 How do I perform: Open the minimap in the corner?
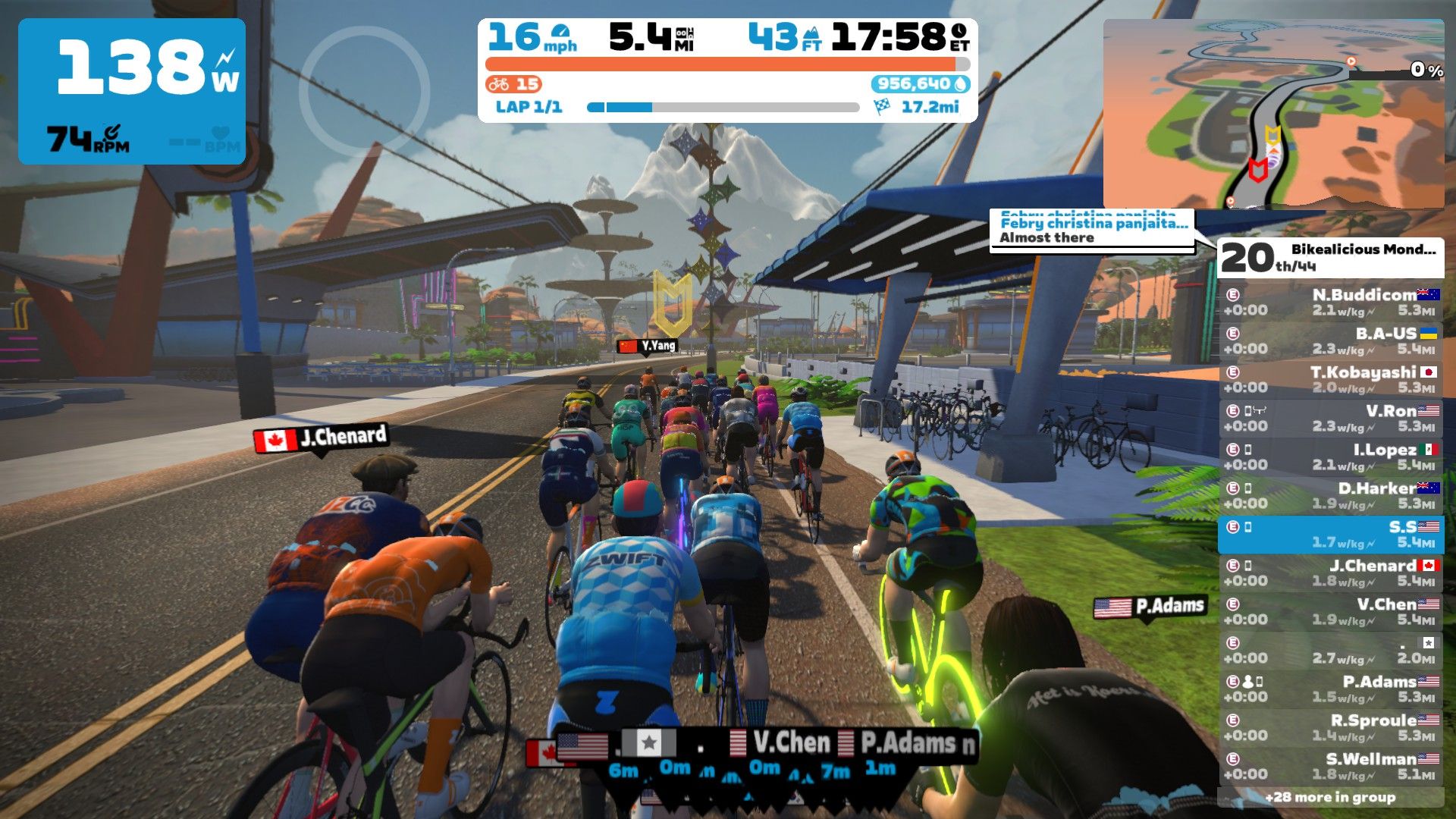pyautogui.click(x=1272, y=114)
